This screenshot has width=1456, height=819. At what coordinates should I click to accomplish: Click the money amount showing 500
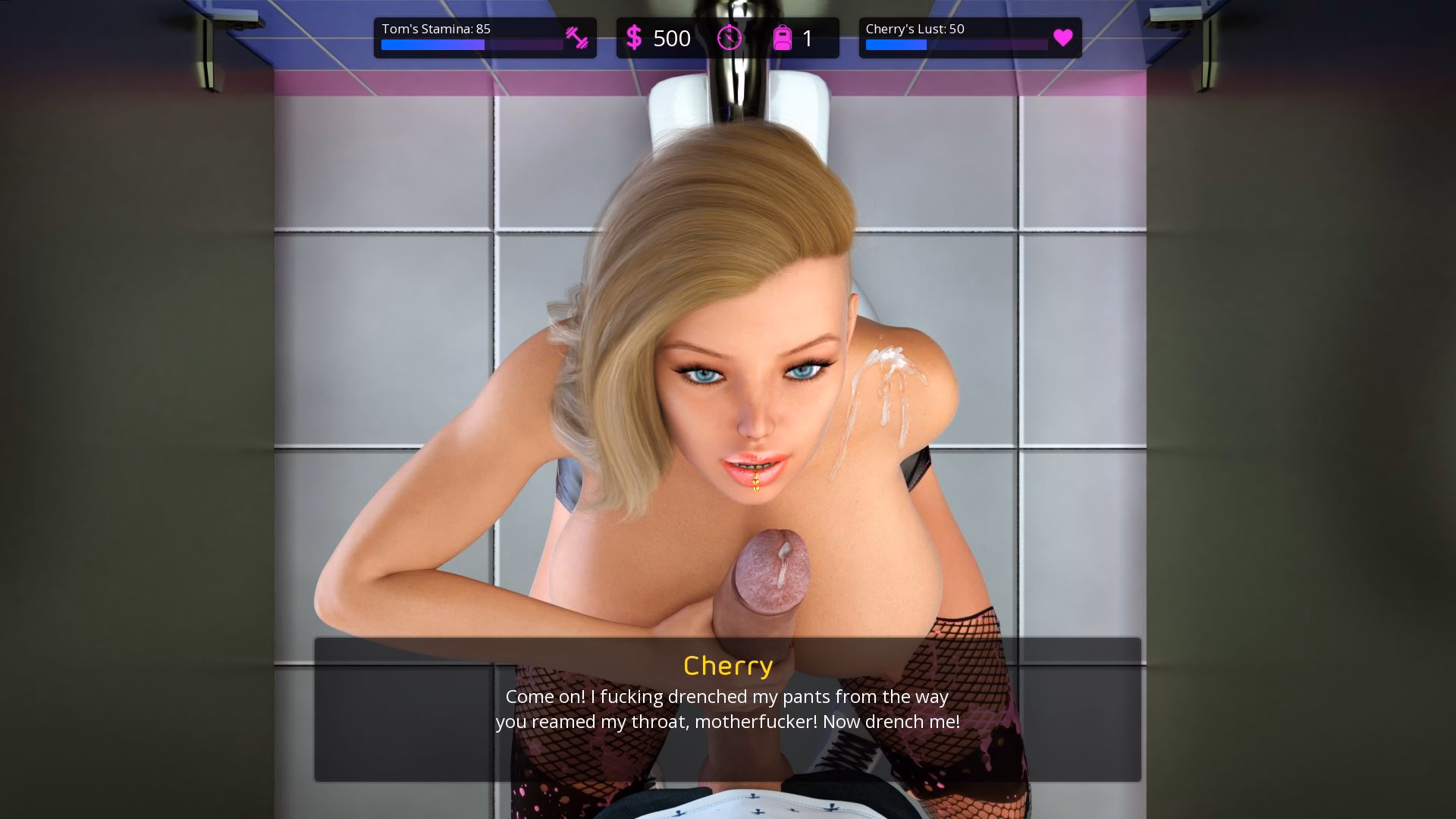672,38
